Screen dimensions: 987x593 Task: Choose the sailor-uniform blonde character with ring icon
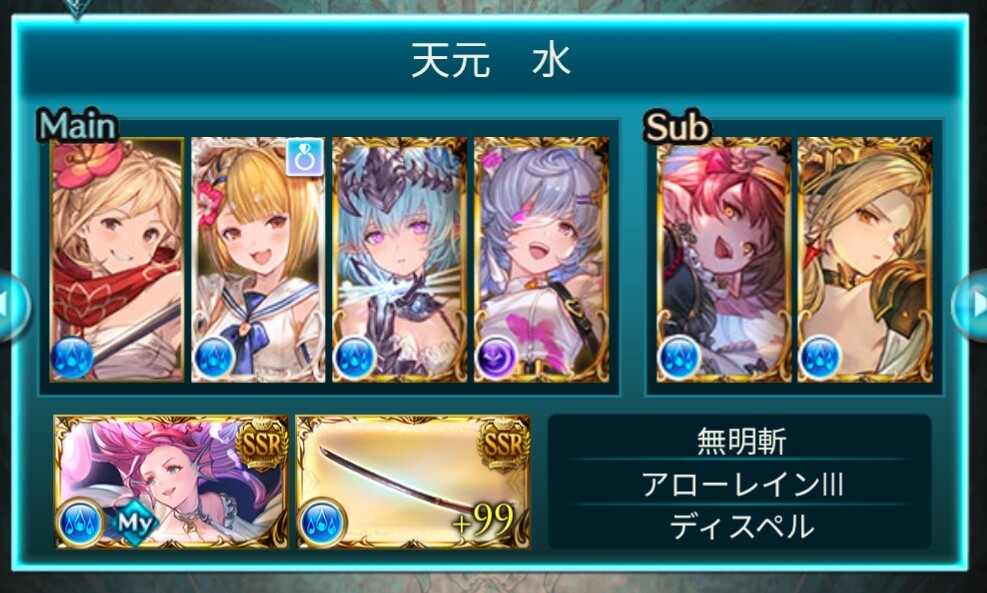coord(258,260)
